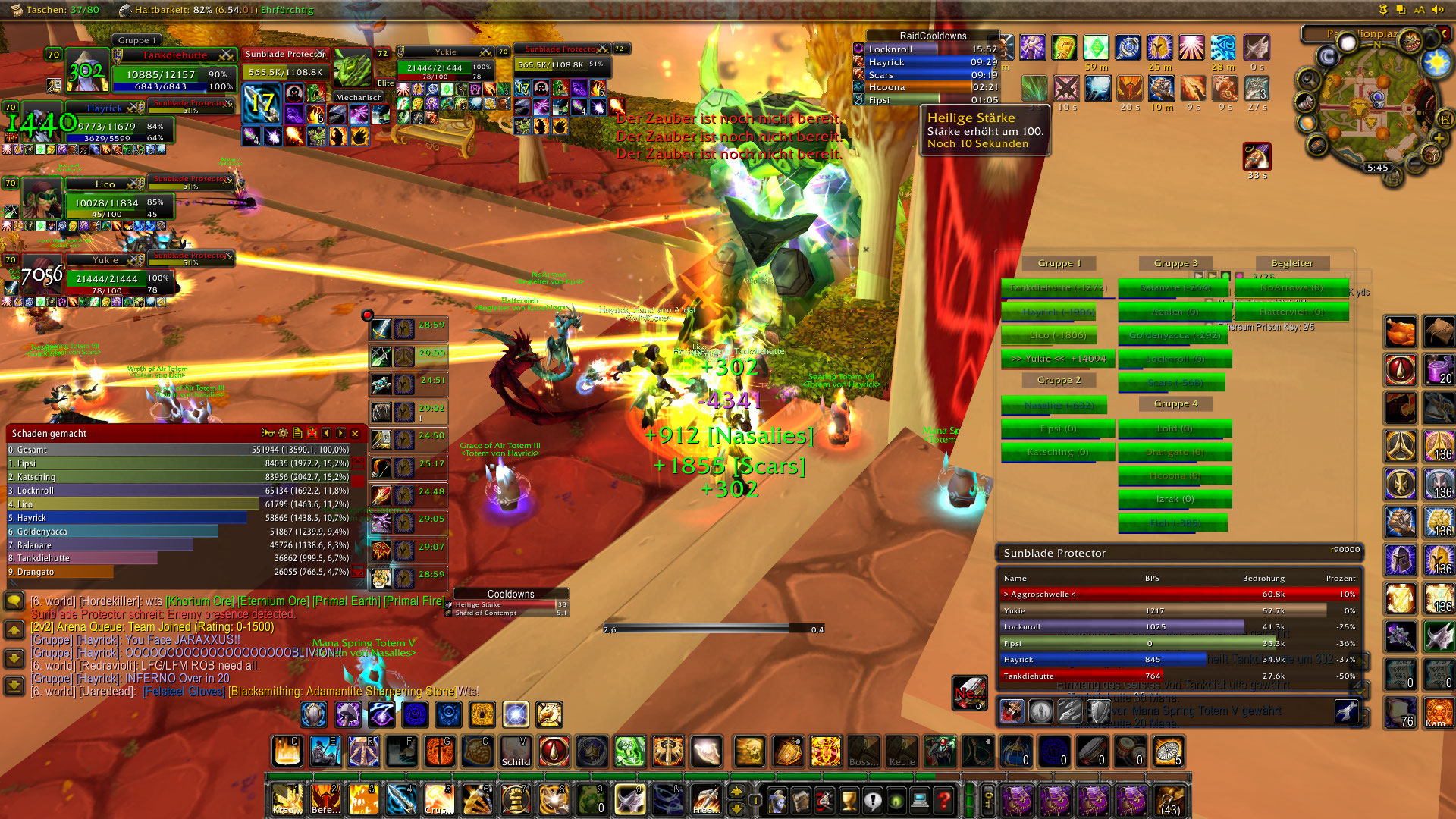
Task: Toggle the crossed-out report icon on Recount
Action: pyautogui.click(x=311, y=434)
